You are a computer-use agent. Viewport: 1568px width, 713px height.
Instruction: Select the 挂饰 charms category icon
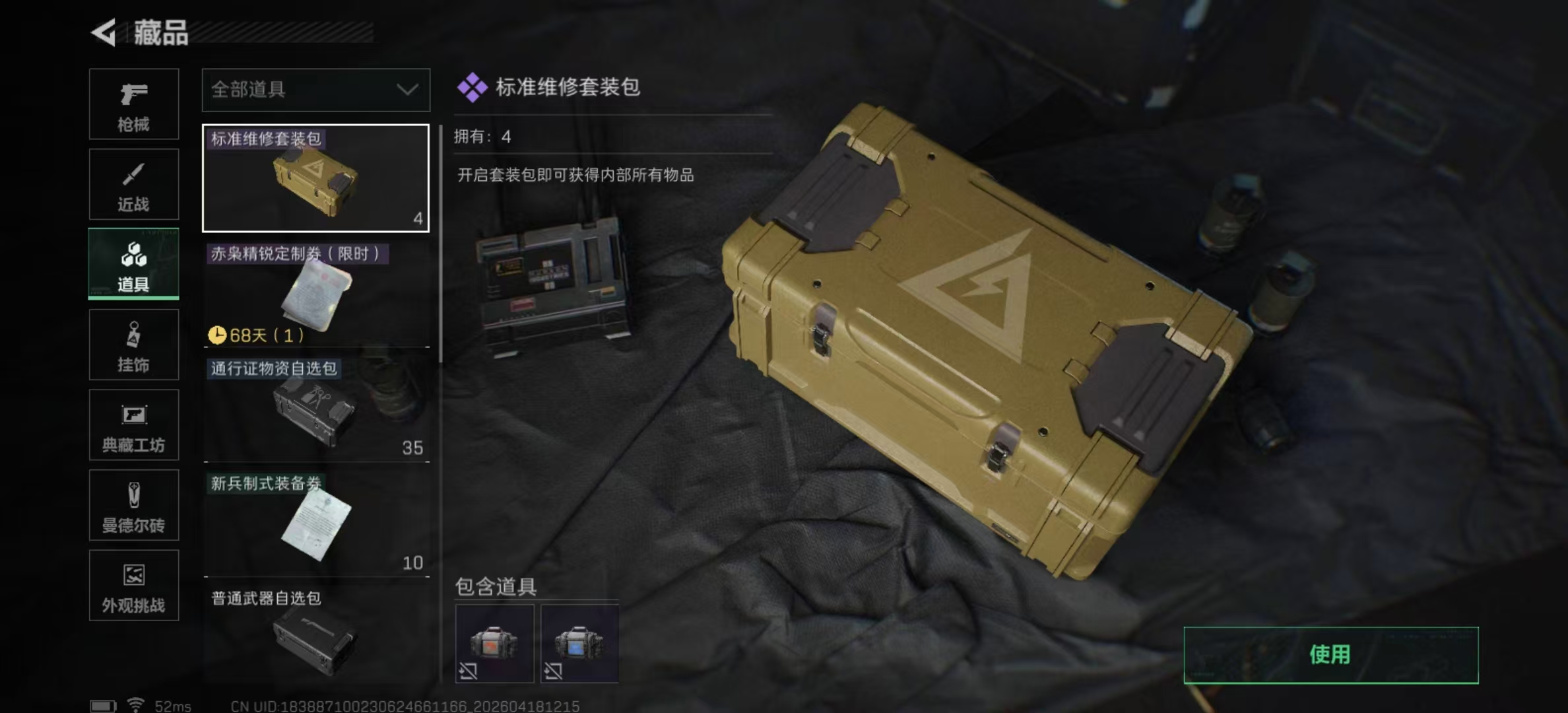[x=133, y=345]
